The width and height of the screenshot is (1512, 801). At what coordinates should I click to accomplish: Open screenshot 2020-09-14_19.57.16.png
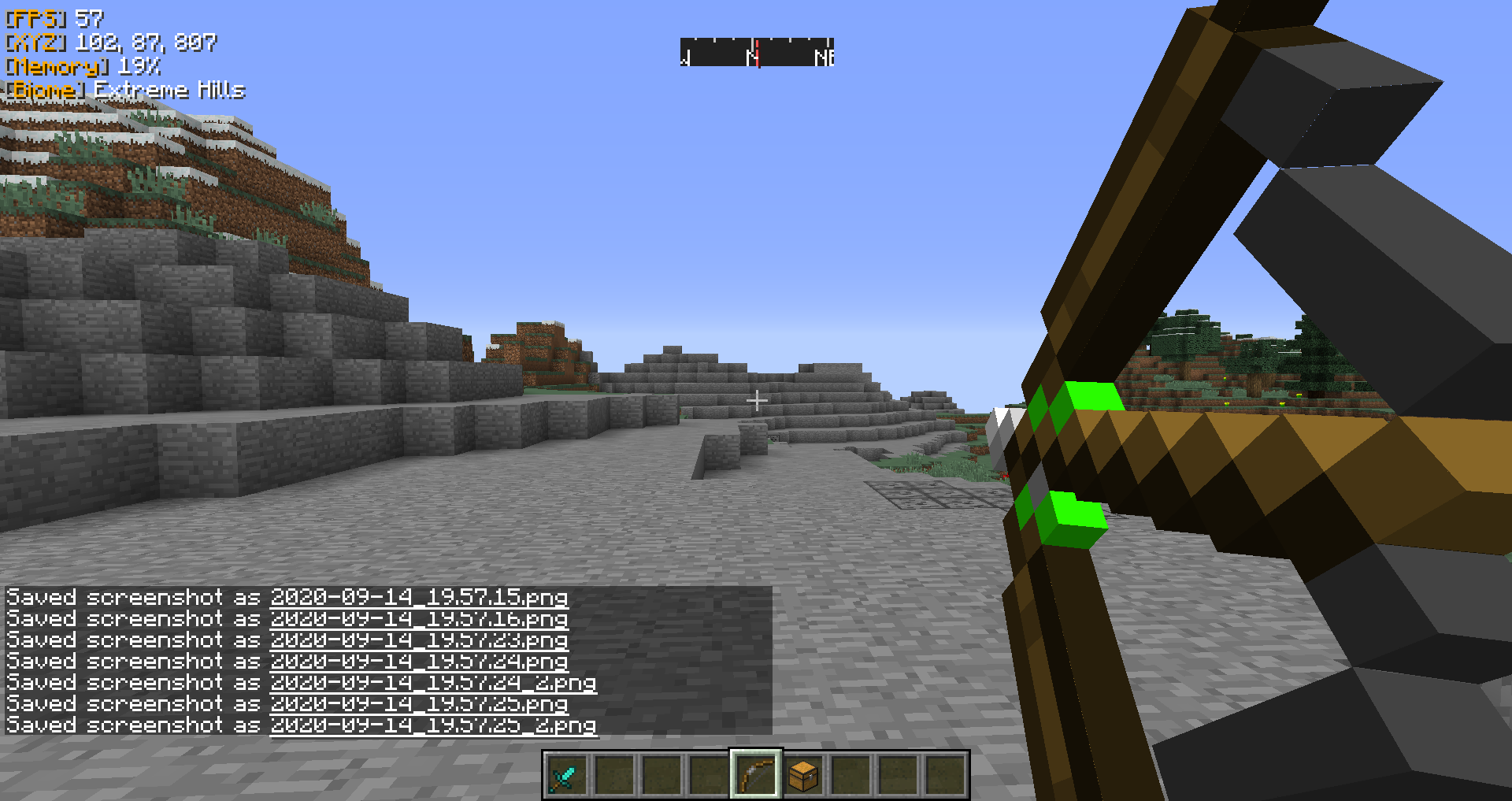click(x=419, y=619)
